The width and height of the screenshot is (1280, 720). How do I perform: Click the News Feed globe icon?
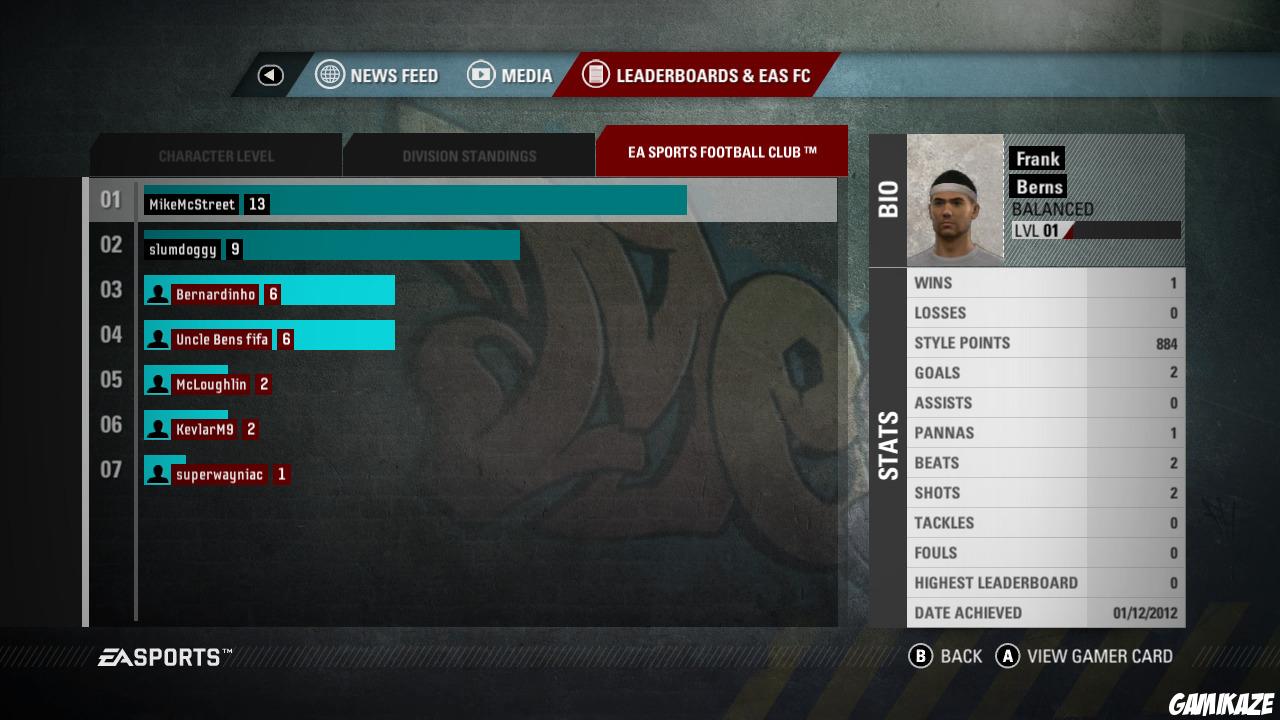click(330, 75)
